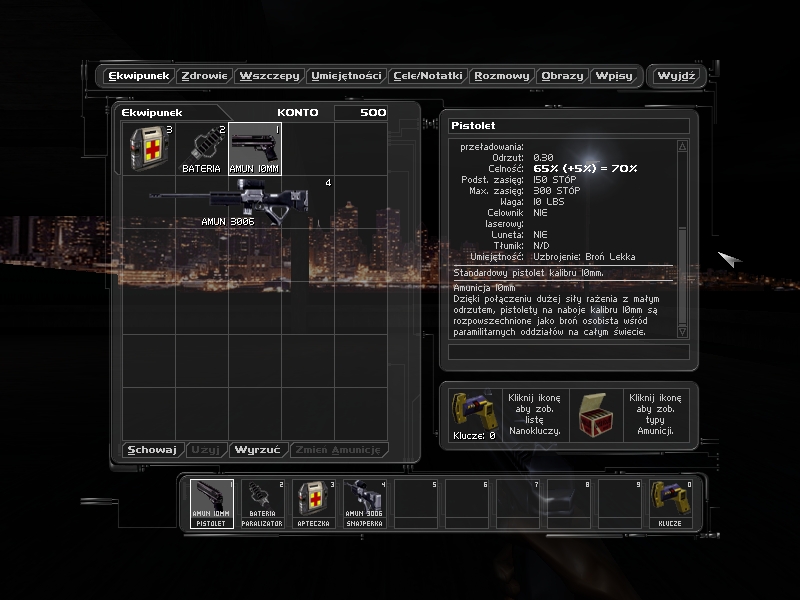Show the Wpisy tab

[x=613, y=76]
